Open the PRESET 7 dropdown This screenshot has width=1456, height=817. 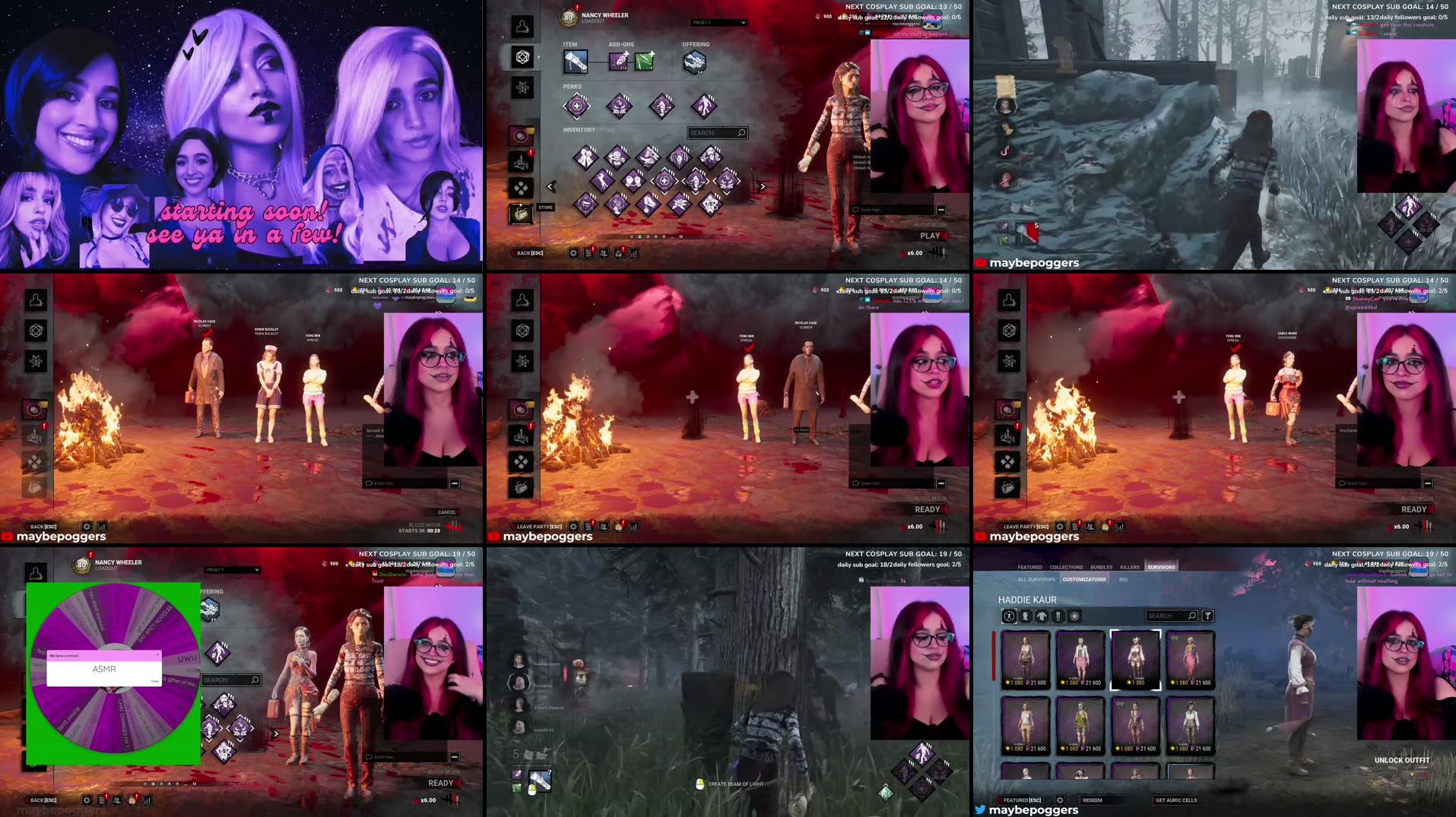718,22
